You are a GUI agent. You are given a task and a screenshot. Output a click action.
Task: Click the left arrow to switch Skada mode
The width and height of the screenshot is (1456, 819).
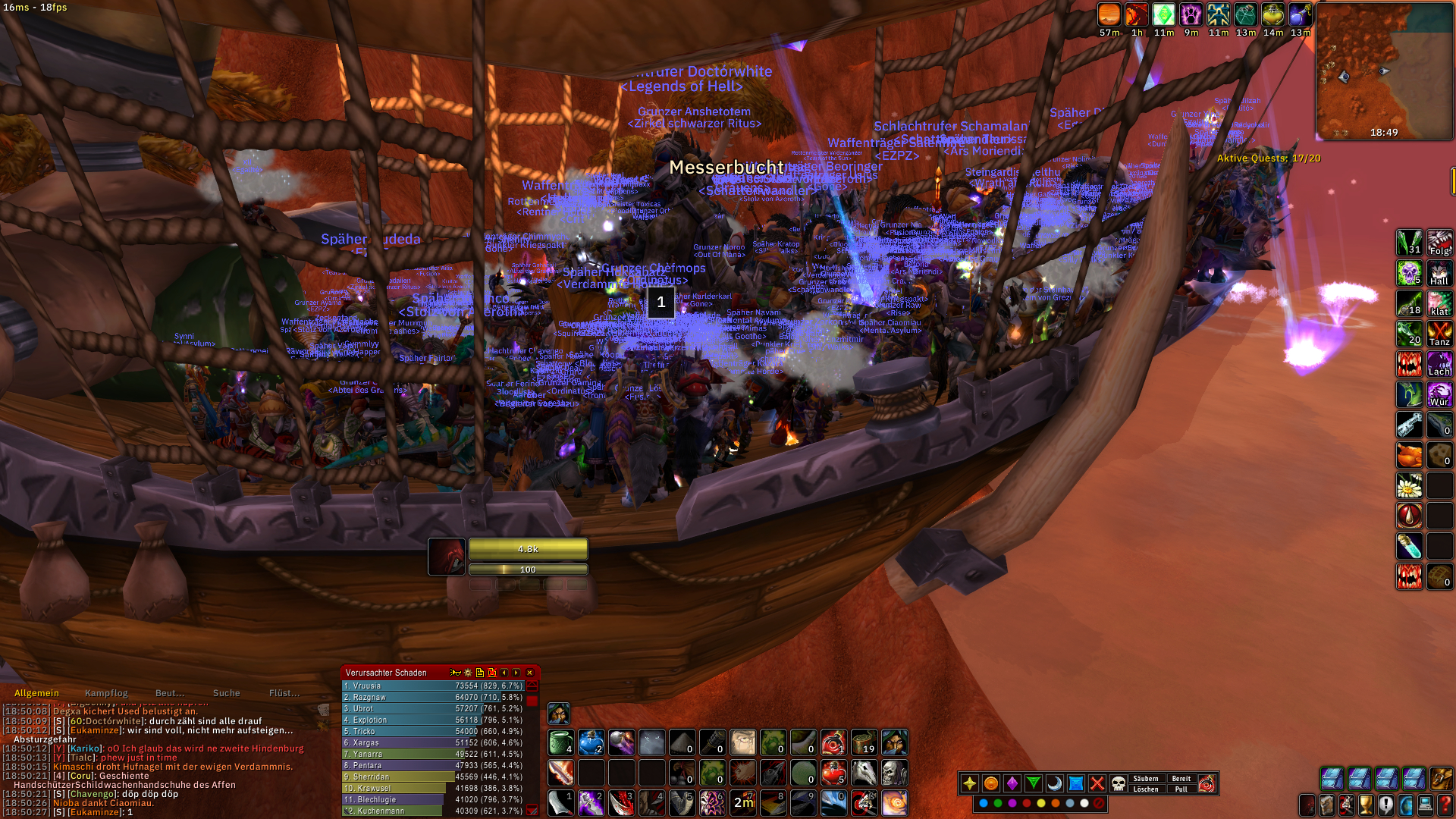(503, 672)
